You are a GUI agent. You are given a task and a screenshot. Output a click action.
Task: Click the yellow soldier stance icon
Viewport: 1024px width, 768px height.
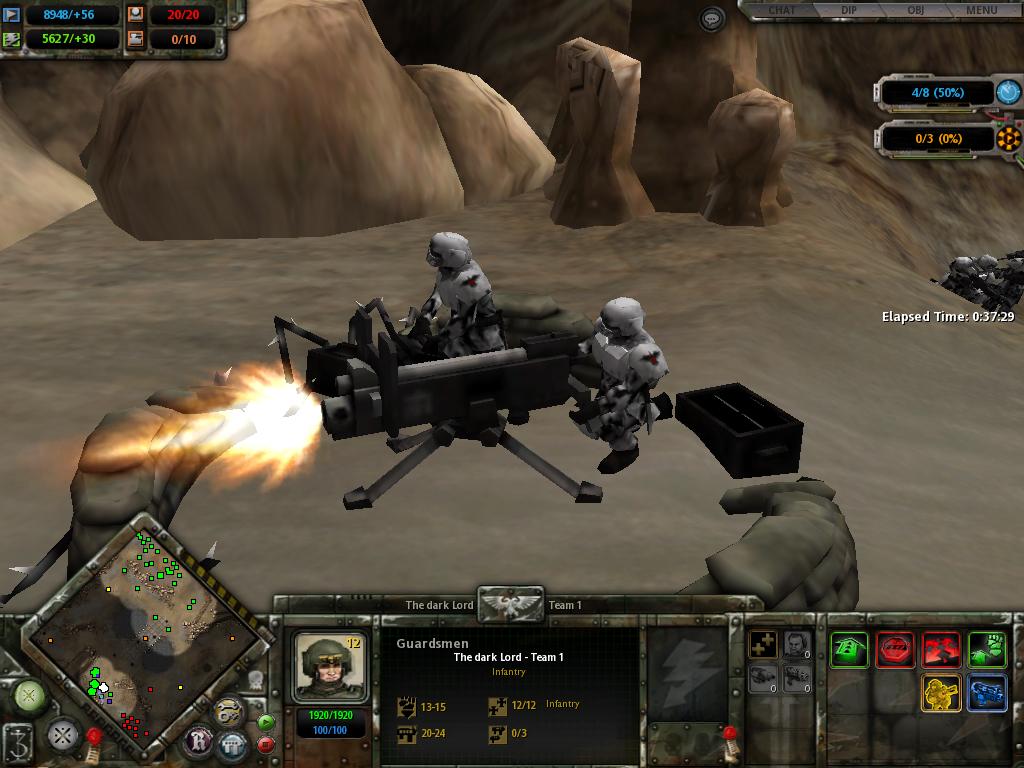941,693
